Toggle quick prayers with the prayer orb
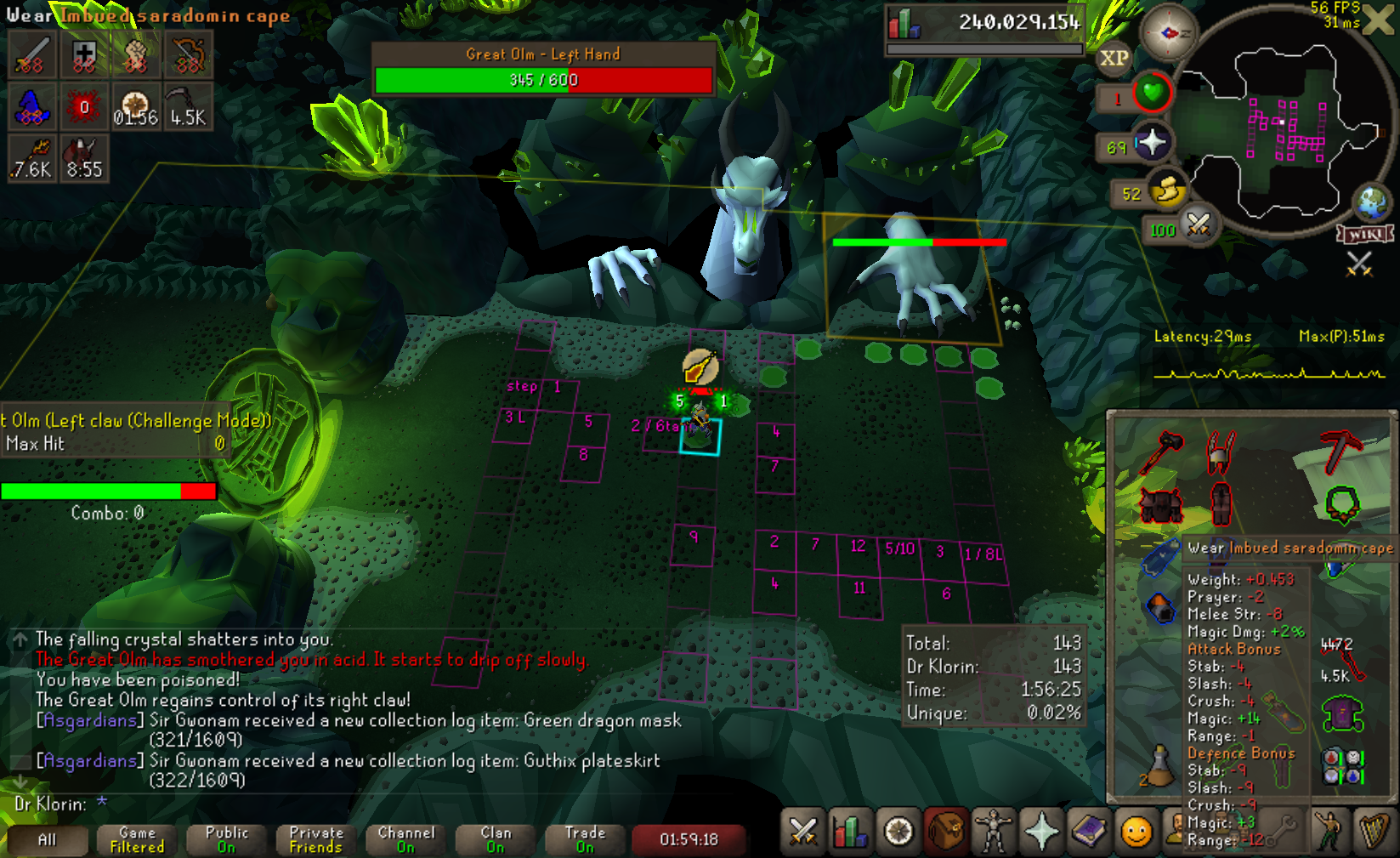The image size is (1400, 858). [x=1151, y=143]
